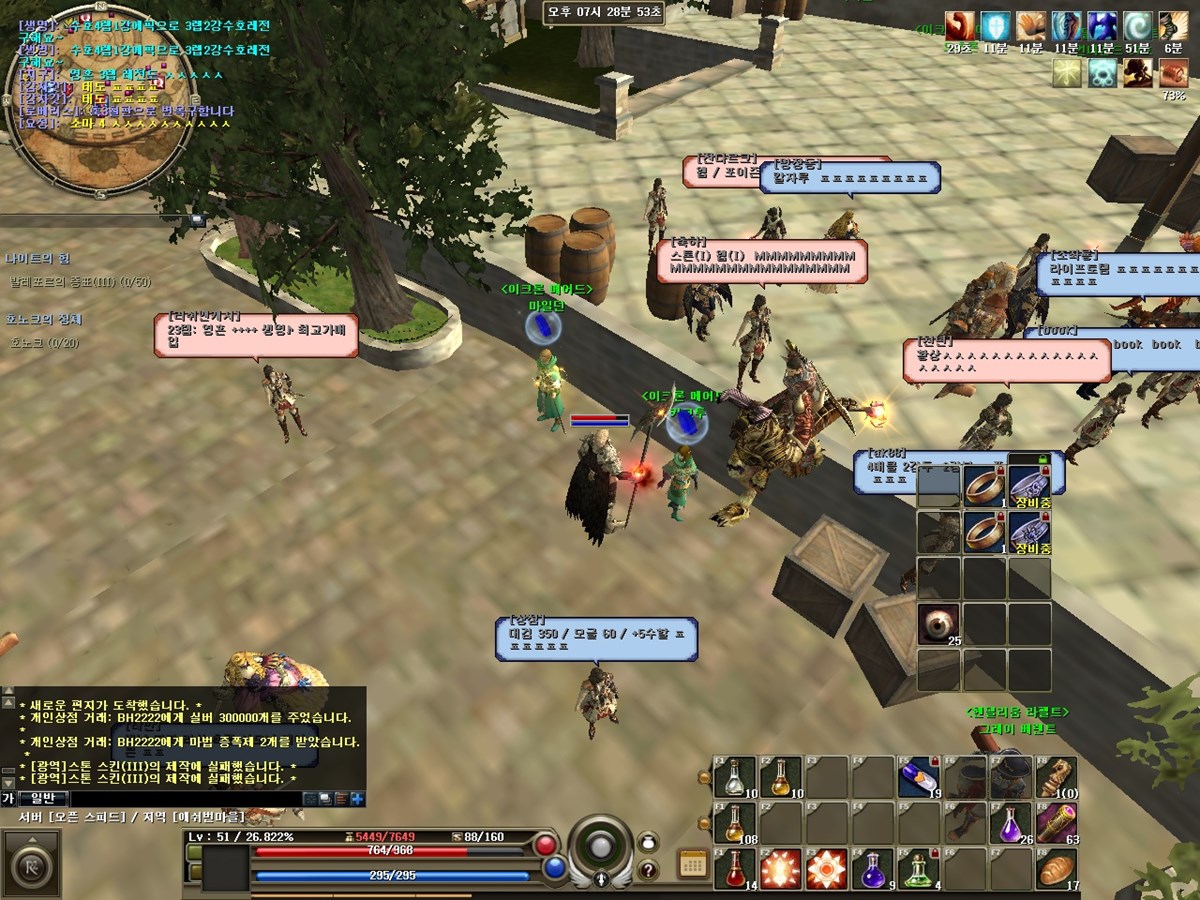
Task: Use the blue mana potion with 9 charges
Action: pos(871,868)
